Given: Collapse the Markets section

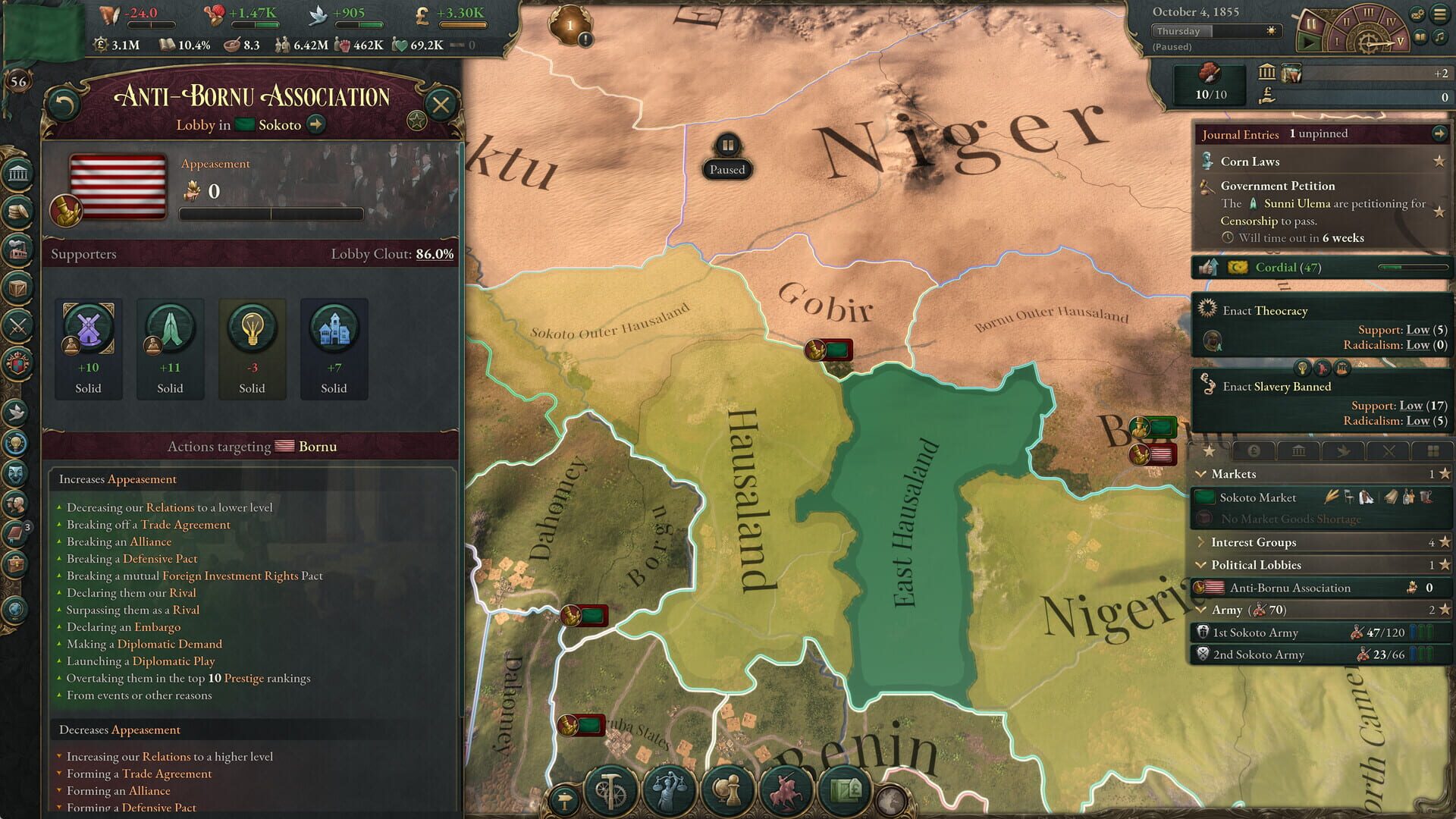Looking at the screenshot, I should point(1201,473).
